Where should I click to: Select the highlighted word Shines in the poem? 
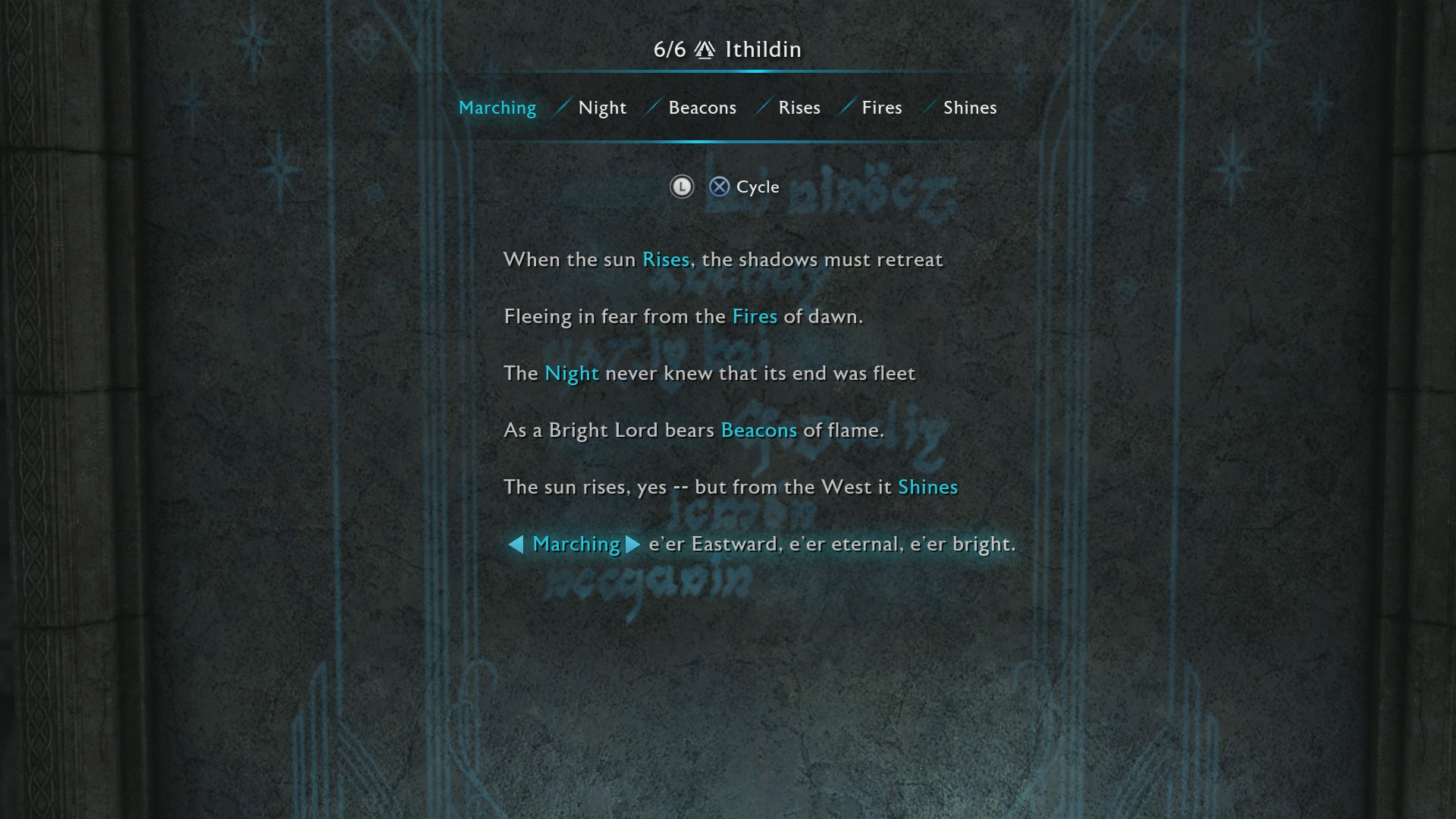coord(927,487)
